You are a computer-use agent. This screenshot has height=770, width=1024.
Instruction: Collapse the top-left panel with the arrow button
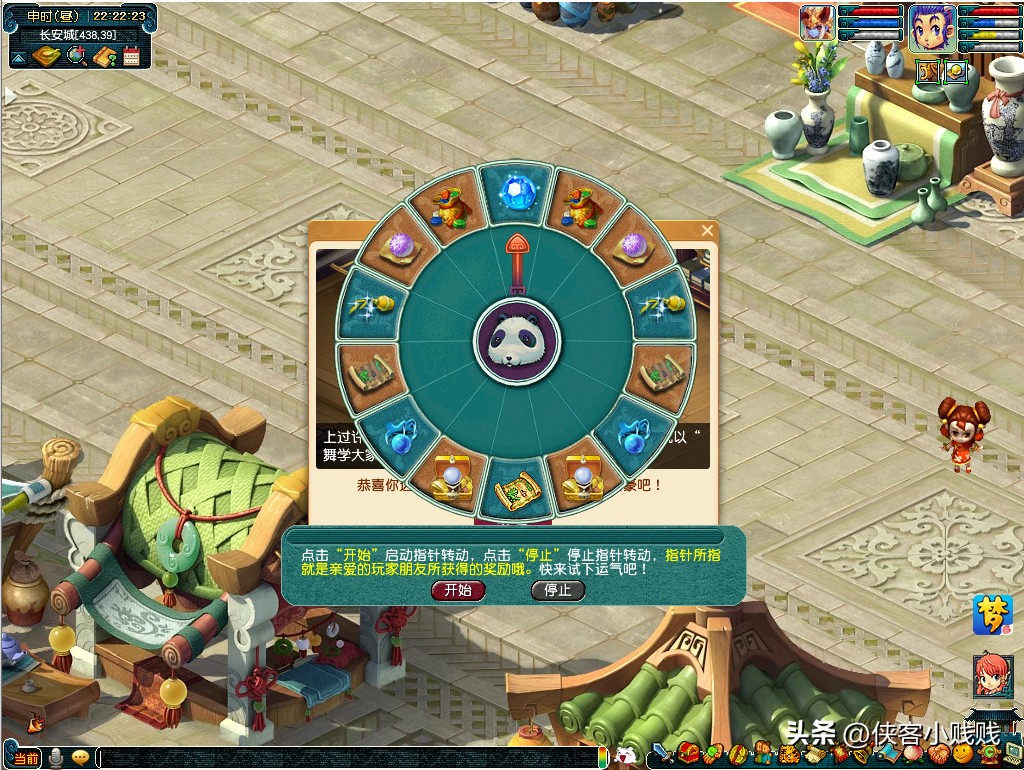click(x=18, y=58)
